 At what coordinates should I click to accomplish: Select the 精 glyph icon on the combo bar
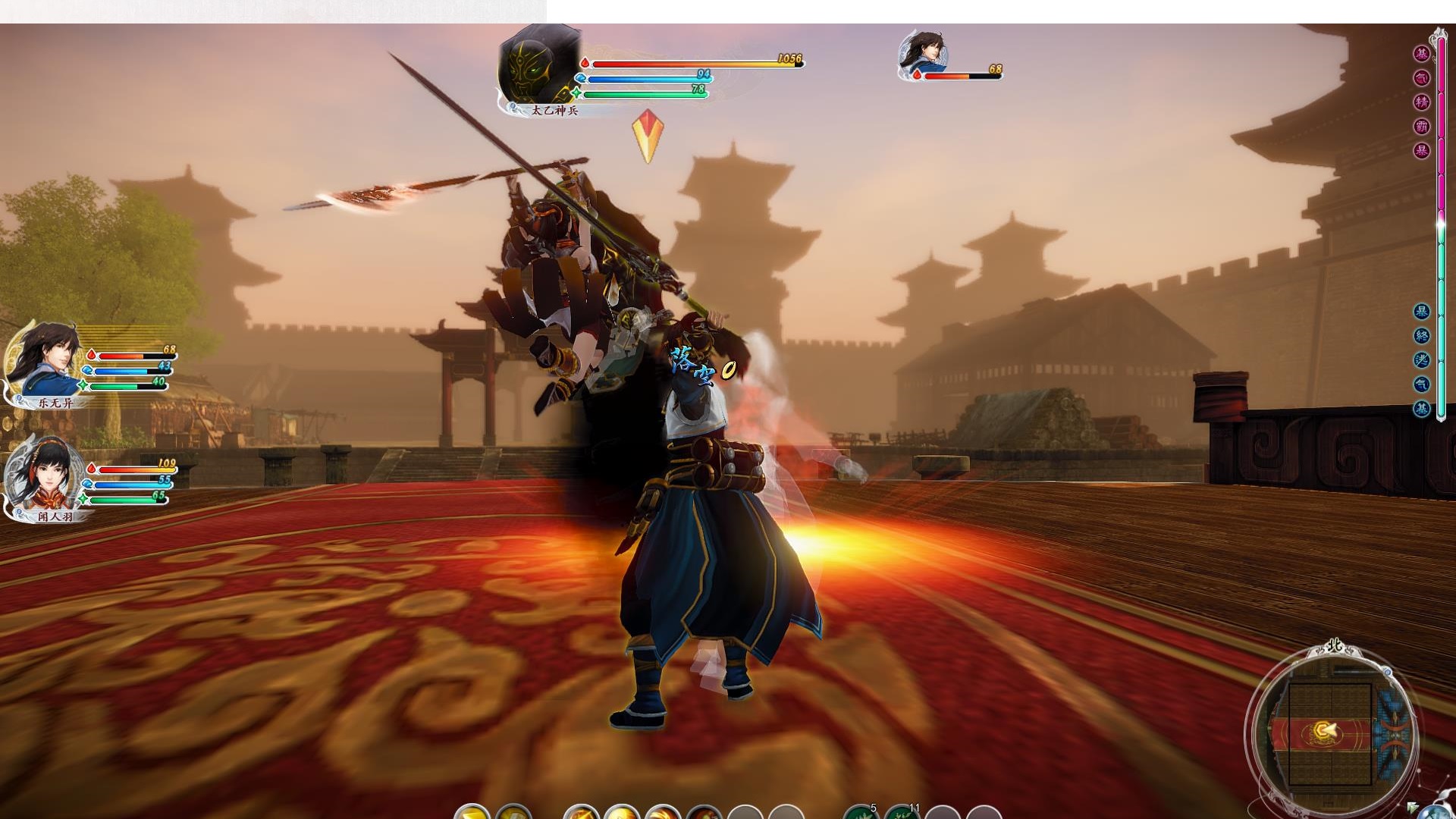click(x=1421, y=101)
